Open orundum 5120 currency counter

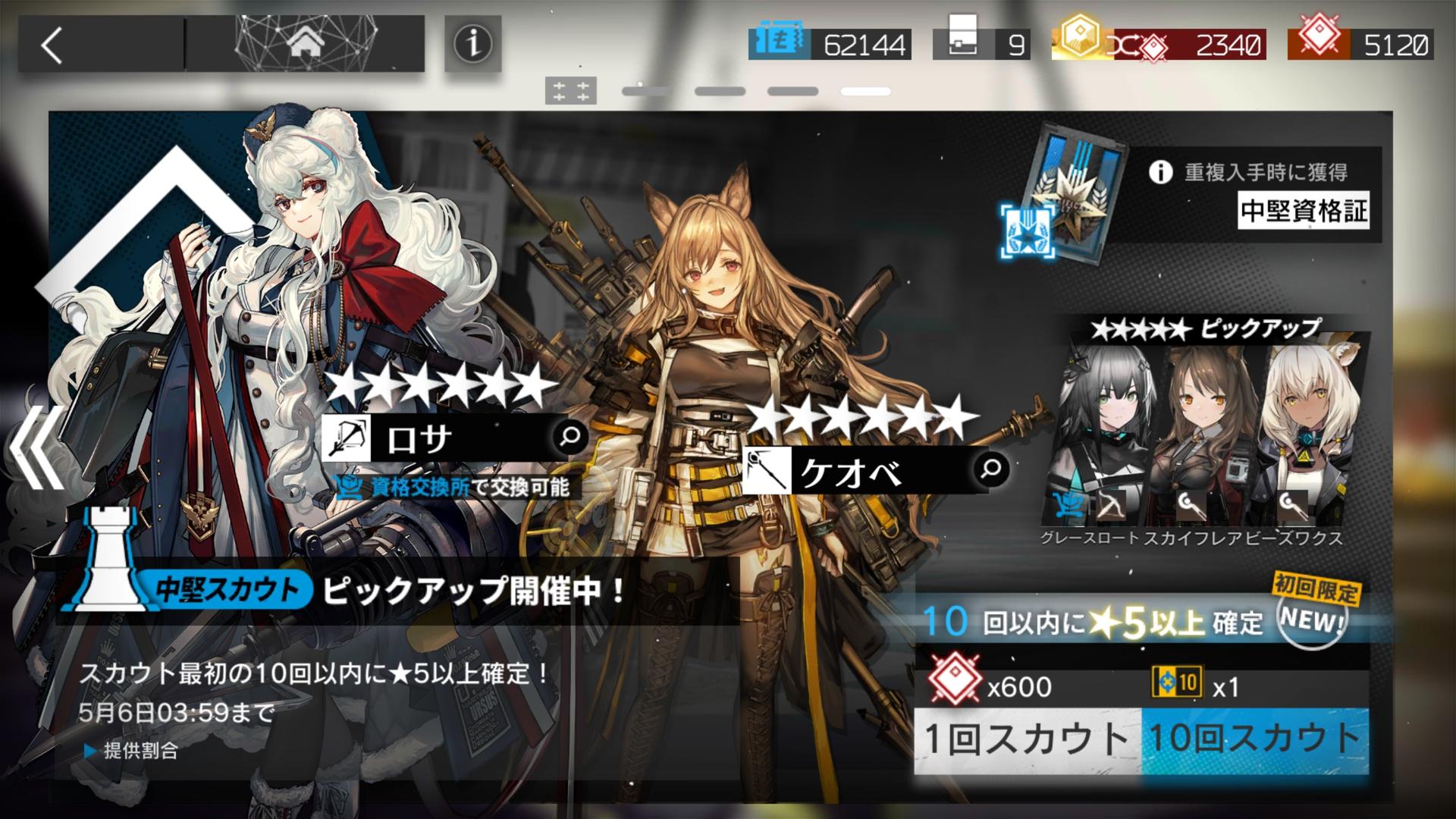click(x=1361, y=45)
